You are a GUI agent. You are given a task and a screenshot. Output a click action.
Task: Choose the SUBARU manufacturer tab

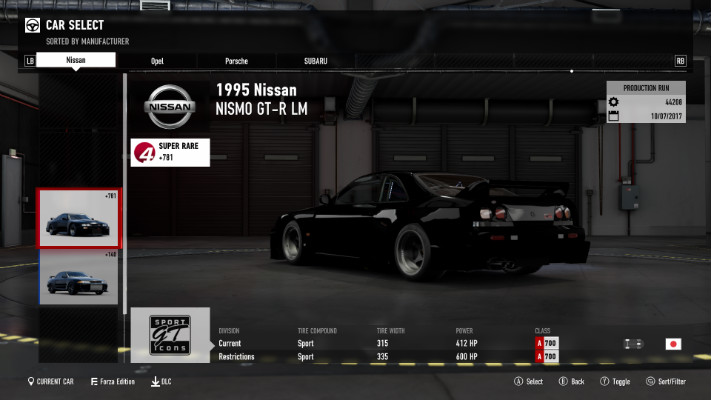[316, 61]
